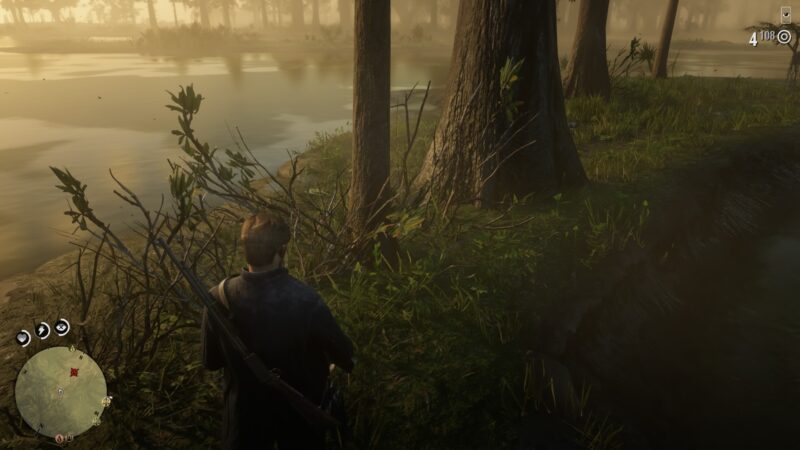Click the ammo type target icon

pos(784,37)
